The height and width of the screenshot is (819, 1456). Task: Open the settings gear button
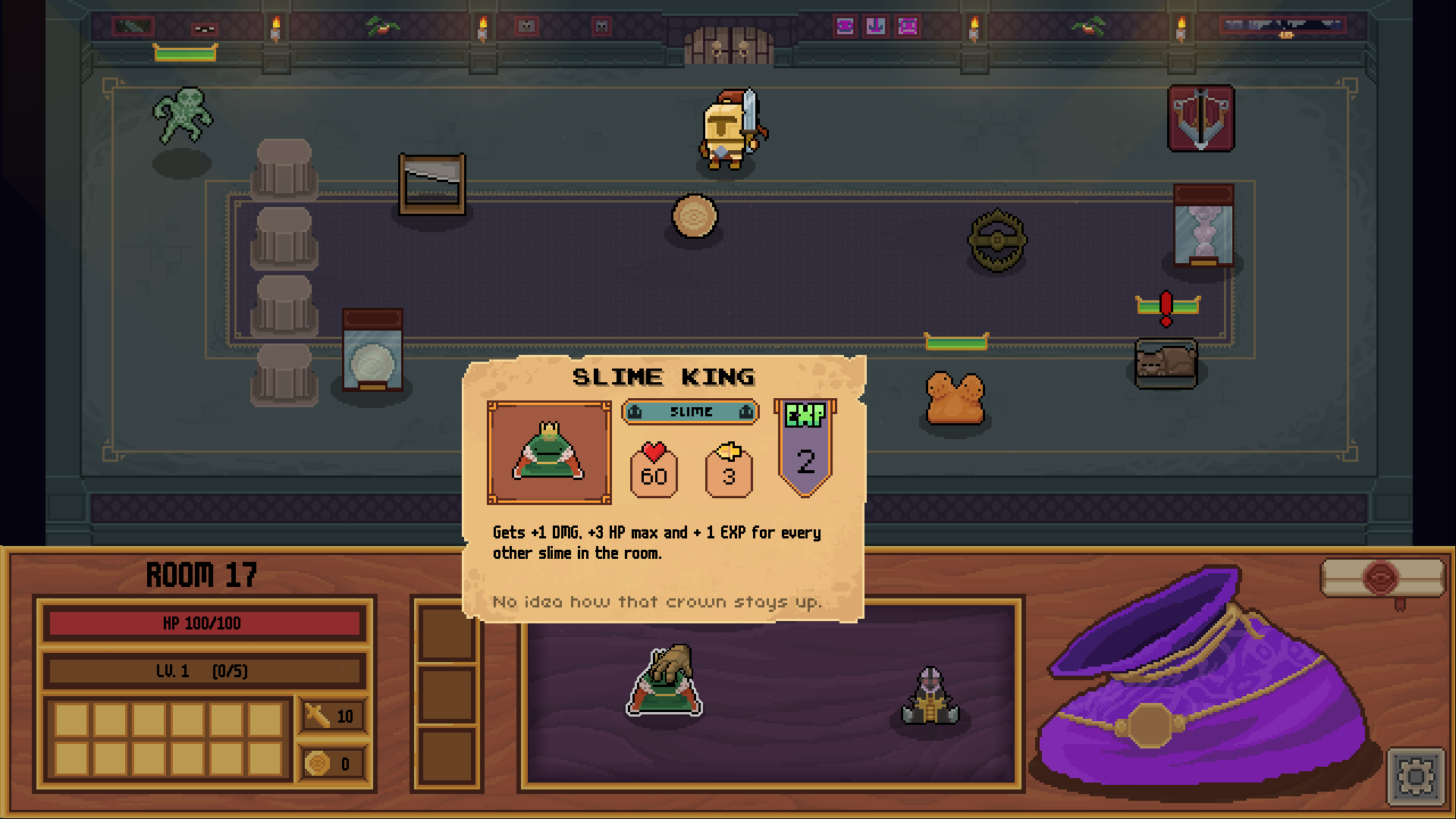(1415, 777)
